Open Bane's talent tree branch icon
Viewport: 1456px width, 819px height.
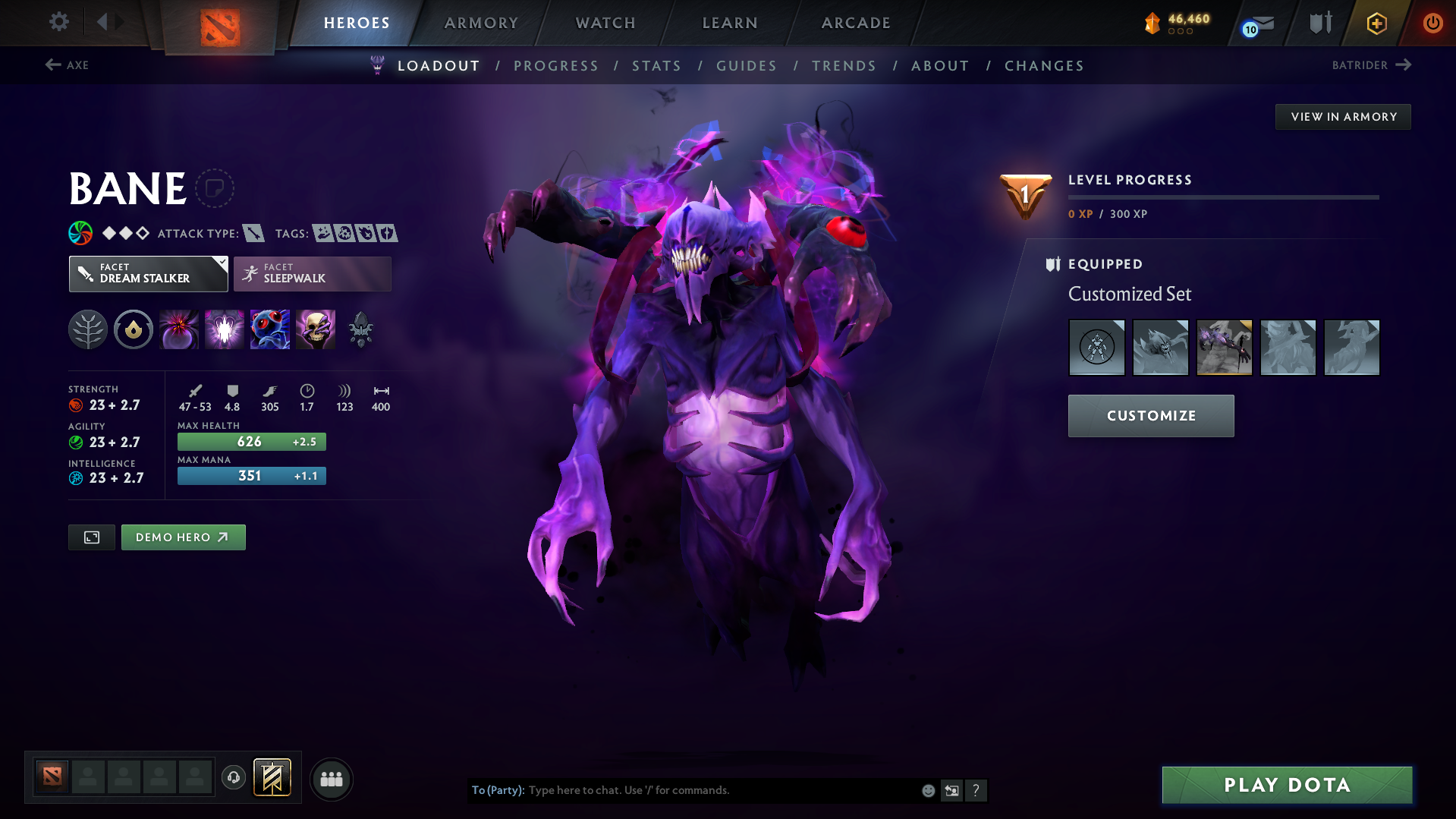[87, 329]
